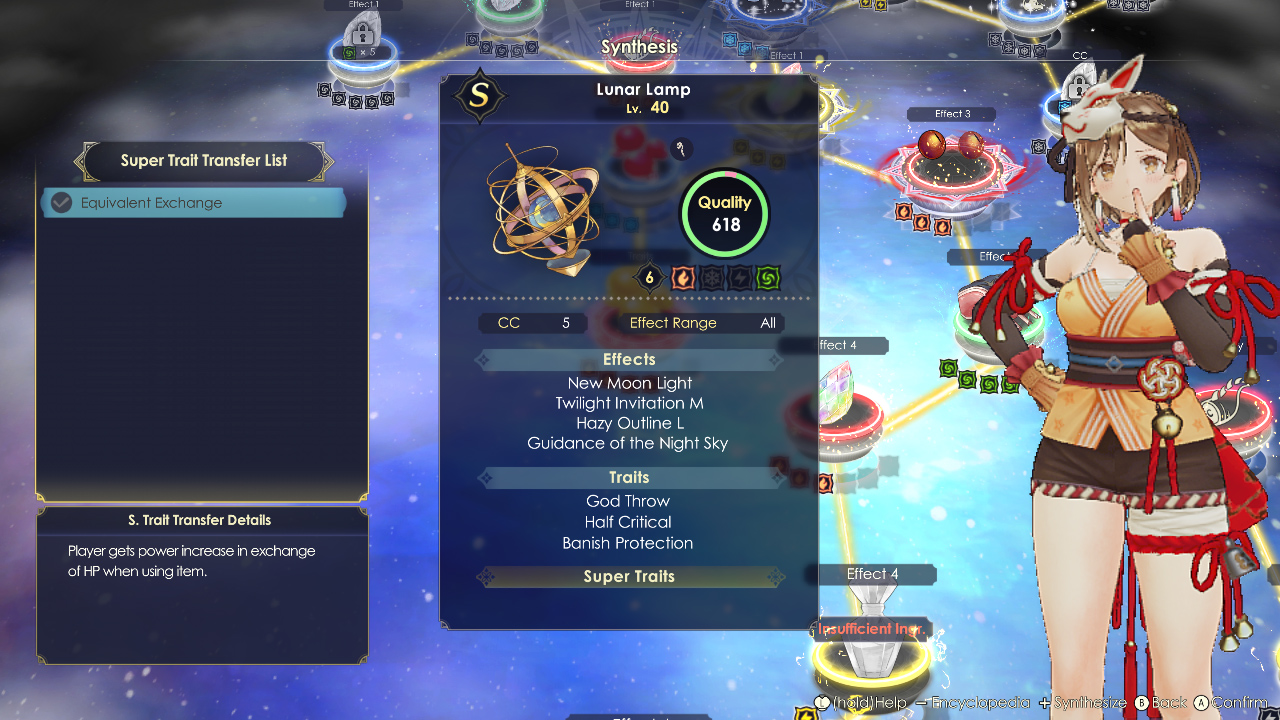Click the S rank emblem
1280x720 pixels.
coord(478,96)
